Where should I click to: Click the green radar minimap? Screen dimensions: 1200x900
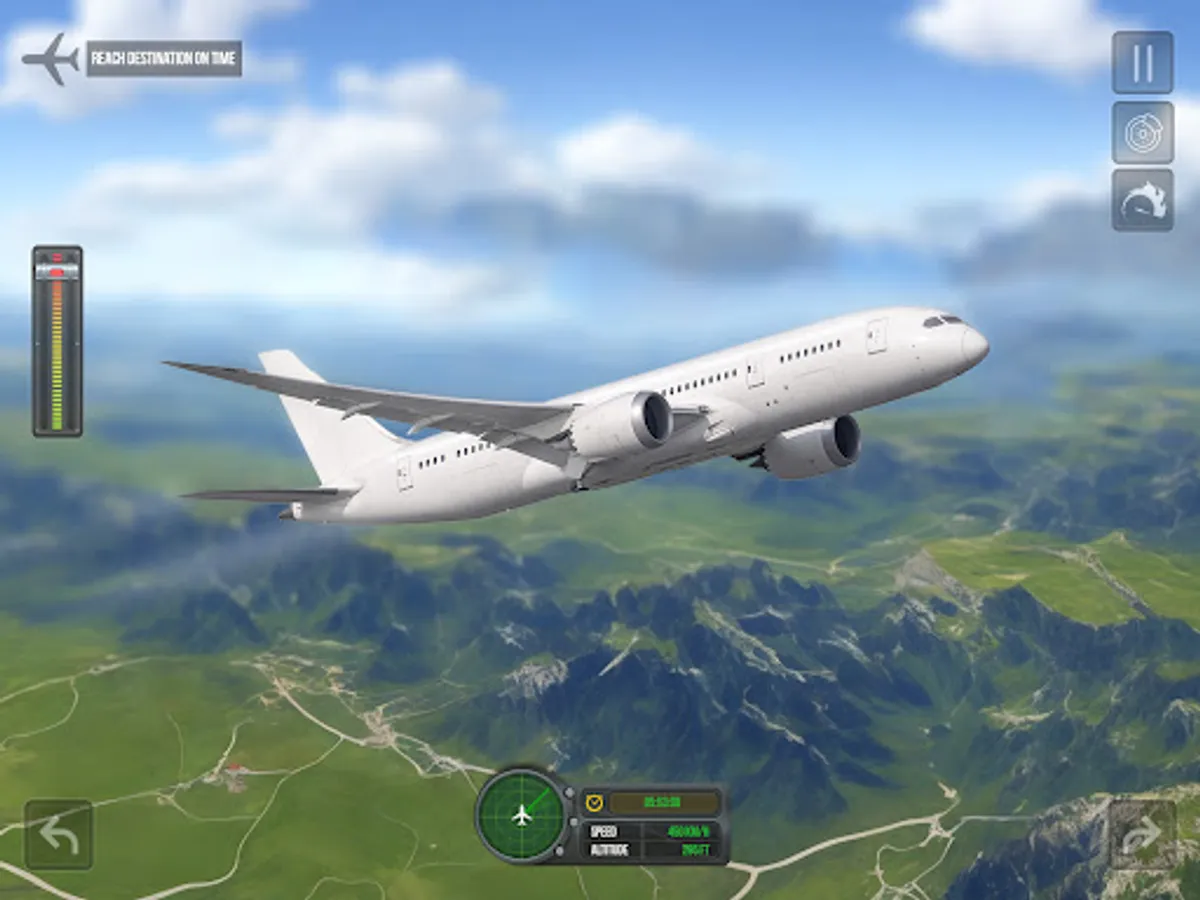522,815
